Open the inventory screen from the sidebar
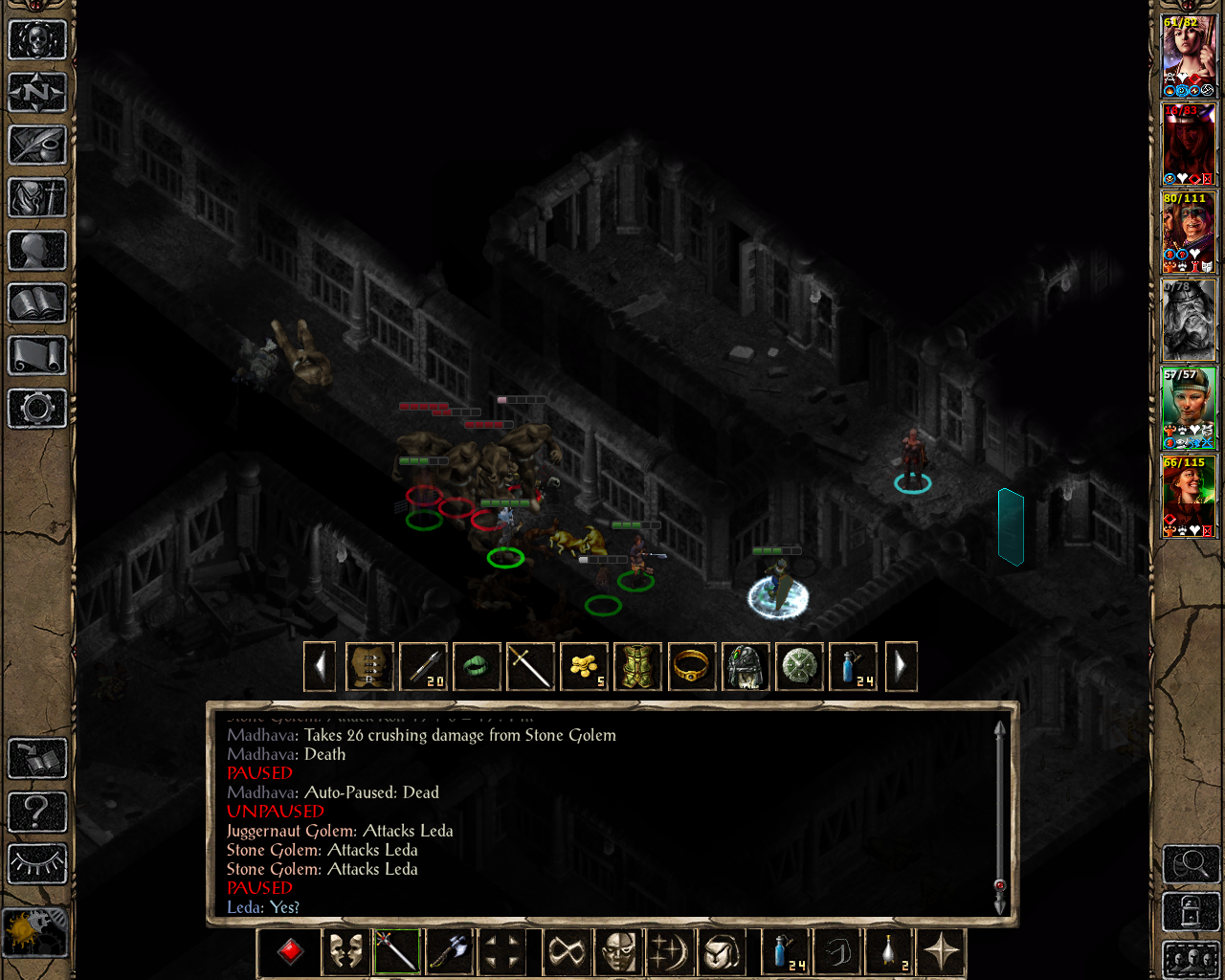This screenshot has width=1225, height=980. pyautogui.click(x=37, y=198)
